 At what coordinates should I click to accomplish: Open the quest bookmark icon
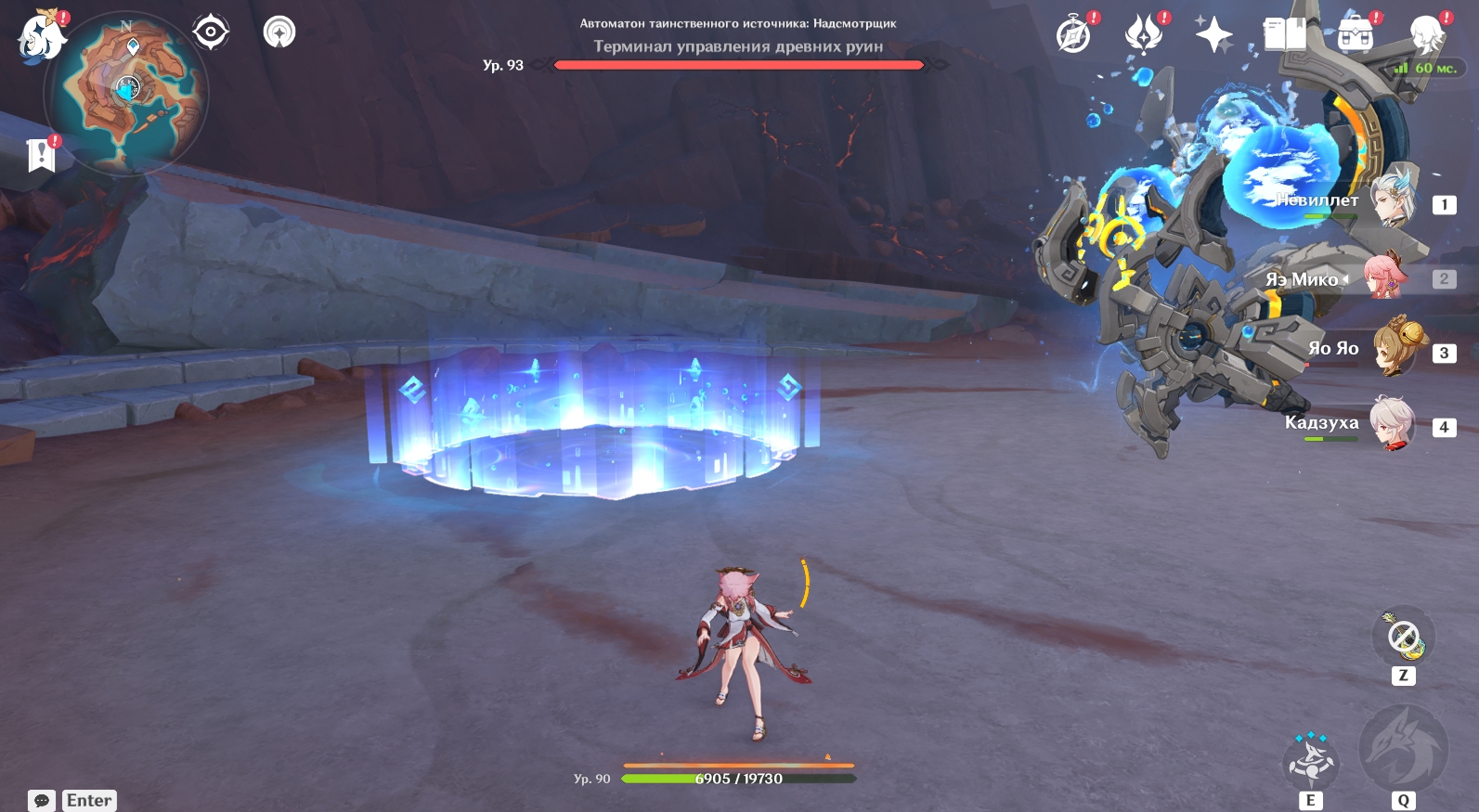point(42,155)
